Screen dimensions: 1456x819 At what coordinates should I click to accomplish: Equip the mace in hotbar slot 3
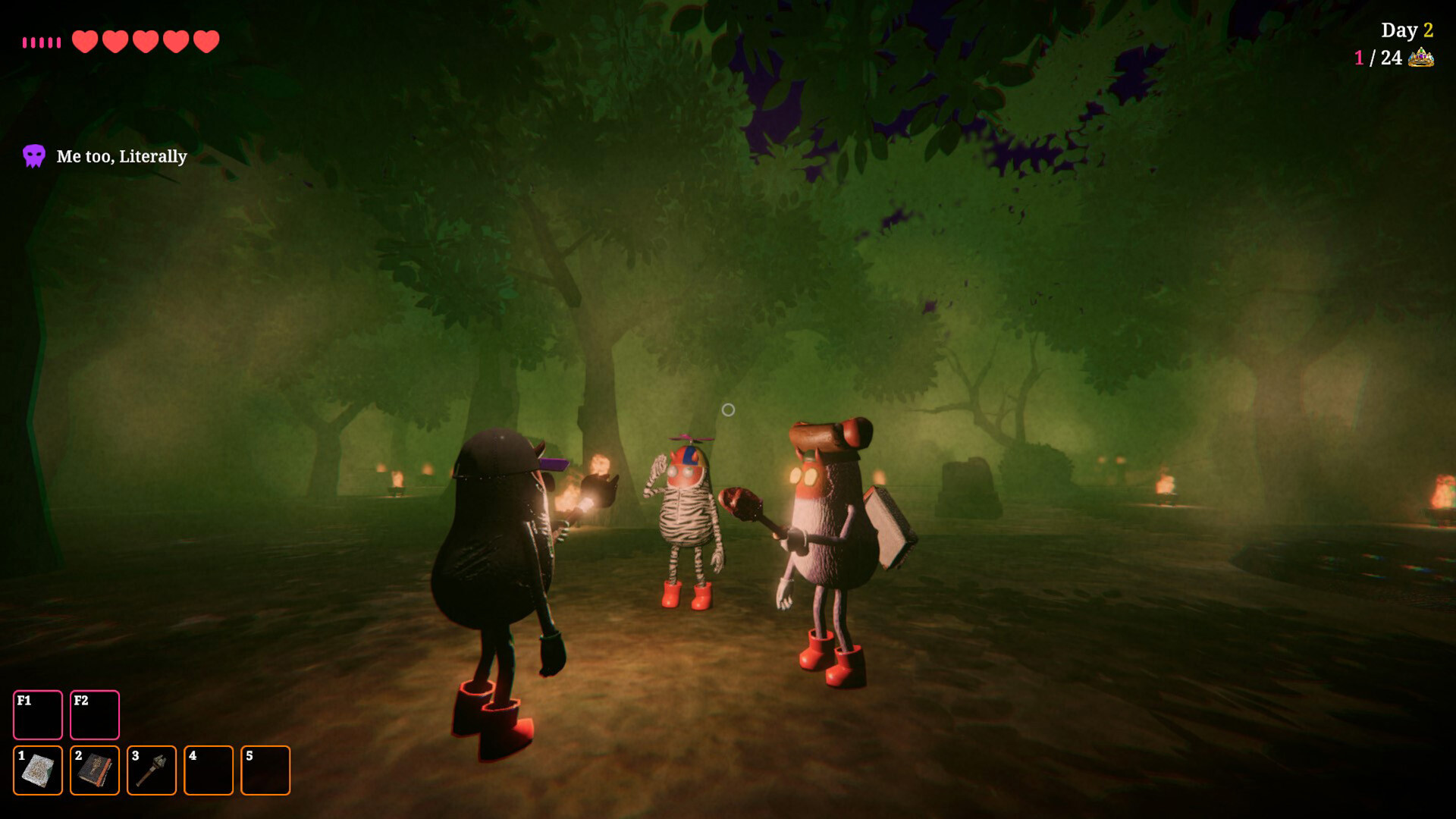tap(152, 770)
